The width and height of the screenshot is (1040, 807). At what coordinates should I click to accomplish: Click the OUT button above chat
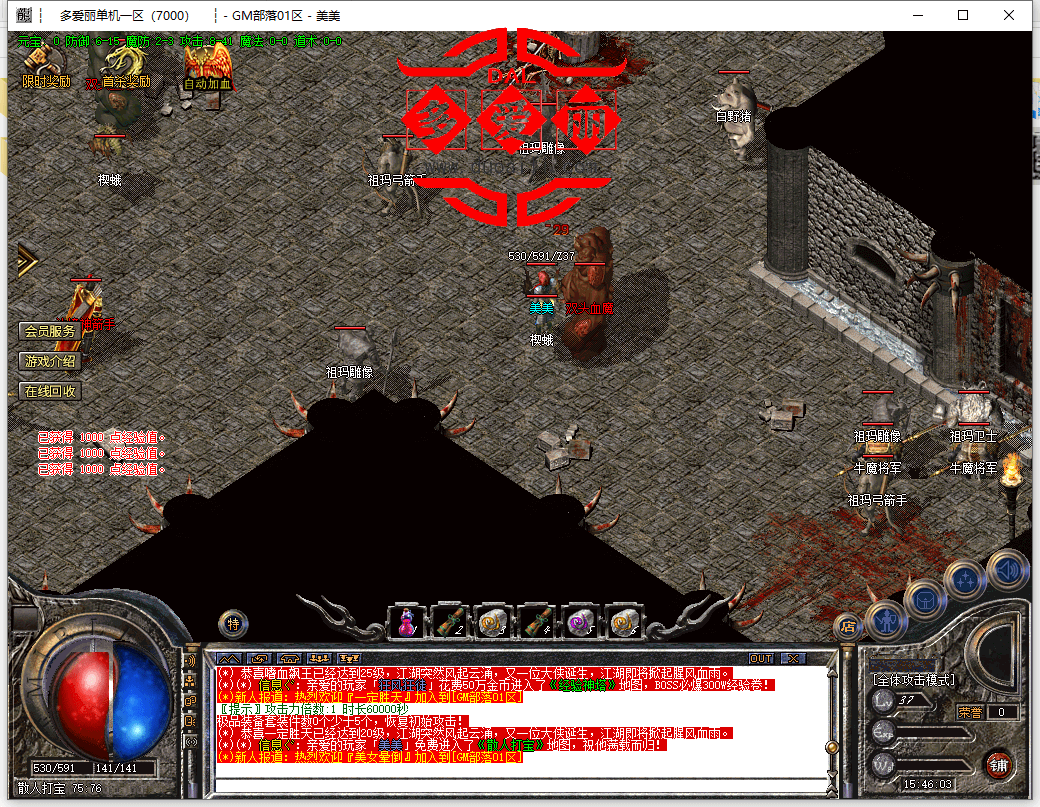pos(761,658)
